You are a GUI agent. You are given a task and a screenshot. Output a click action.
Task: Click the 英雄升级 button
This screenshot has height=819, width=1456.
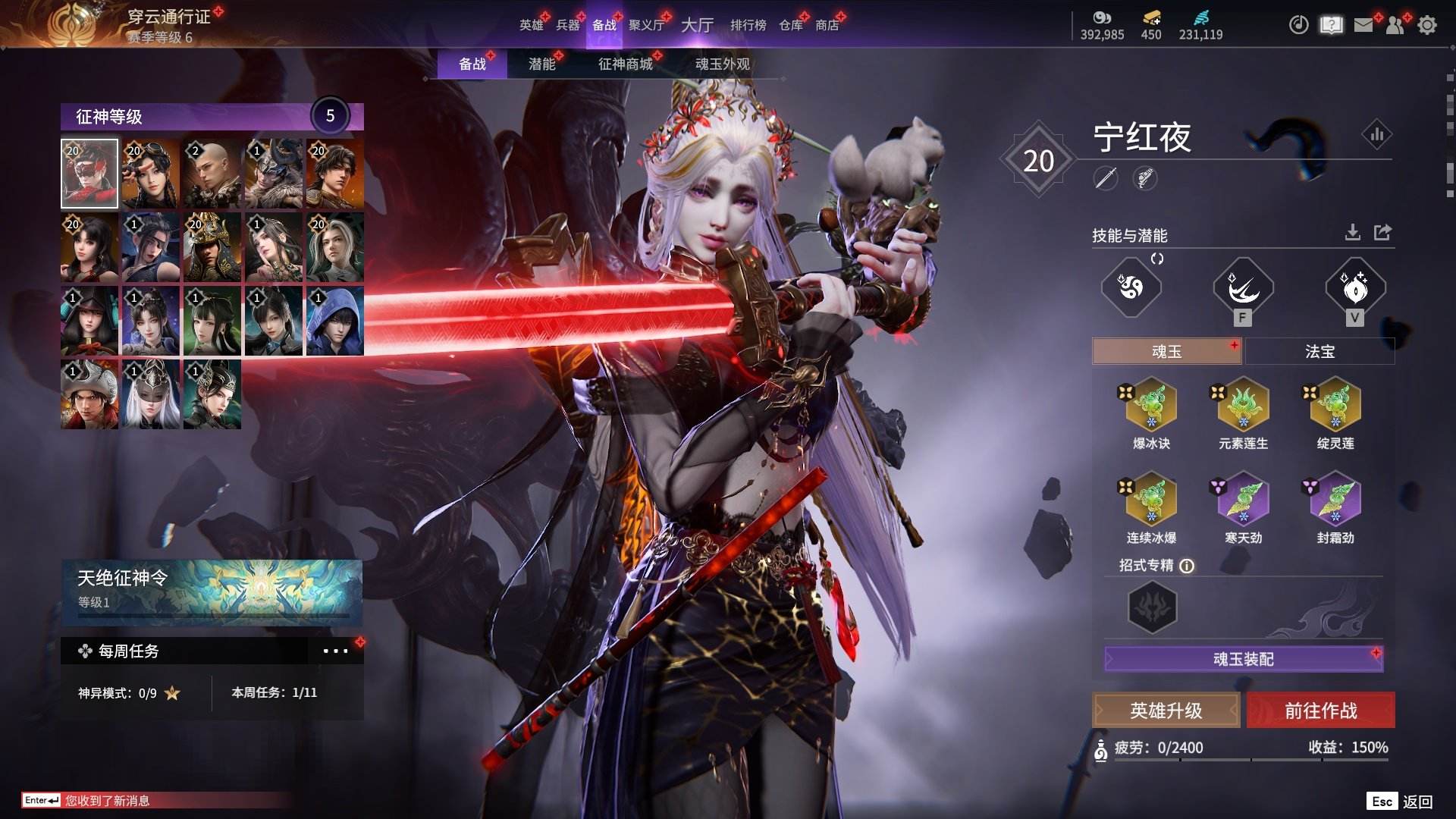(x=1166, y=711)
